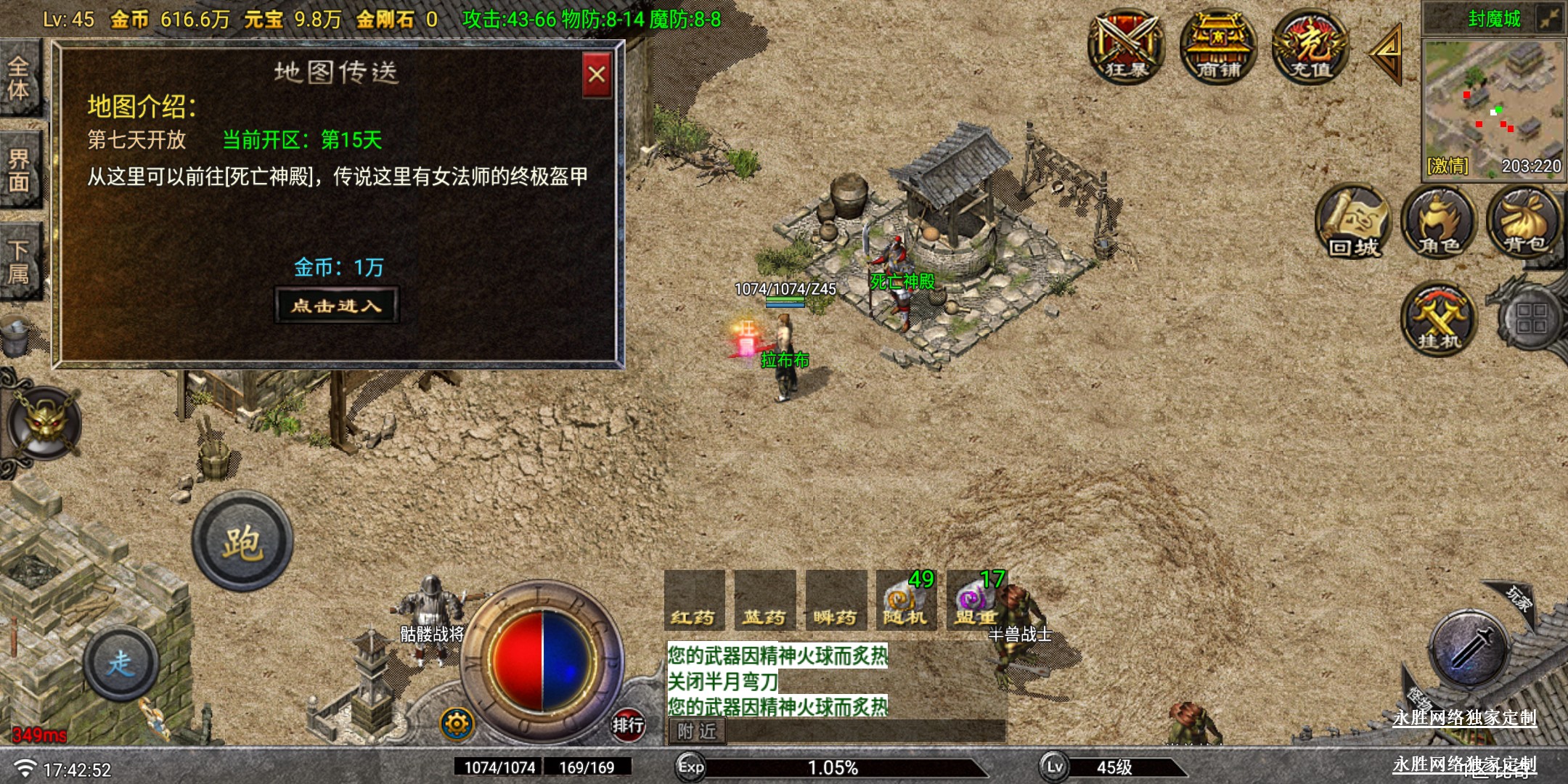Select the 界面 side tab
The height and width of the screenshot is (784, 1568).
(x=20, y=170)
